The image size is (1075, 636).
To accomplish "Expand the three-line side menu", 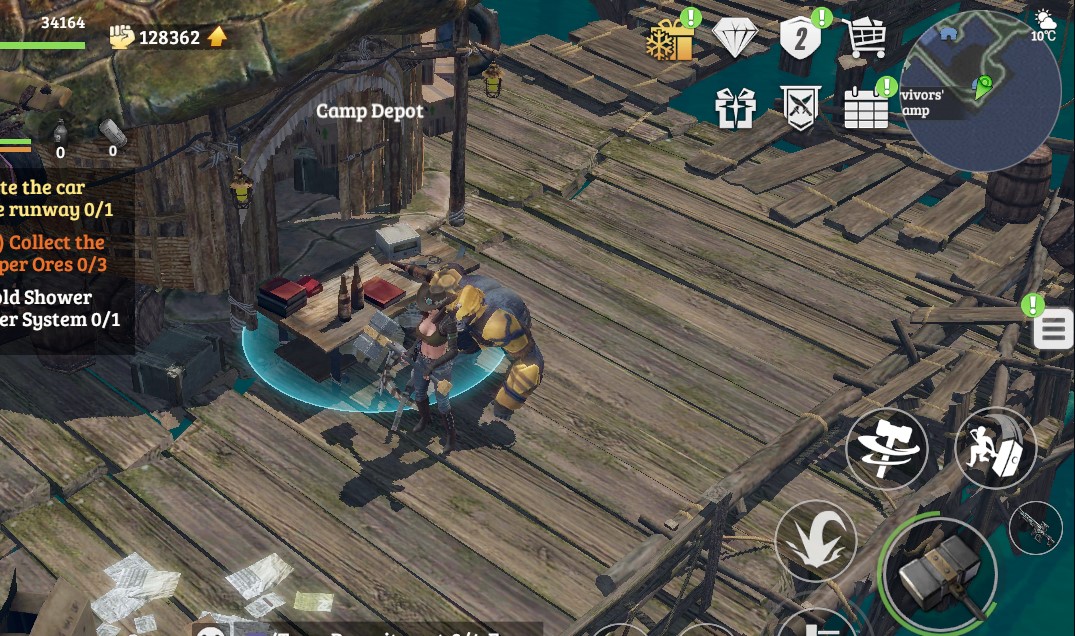I will [x=1053, y=329].
